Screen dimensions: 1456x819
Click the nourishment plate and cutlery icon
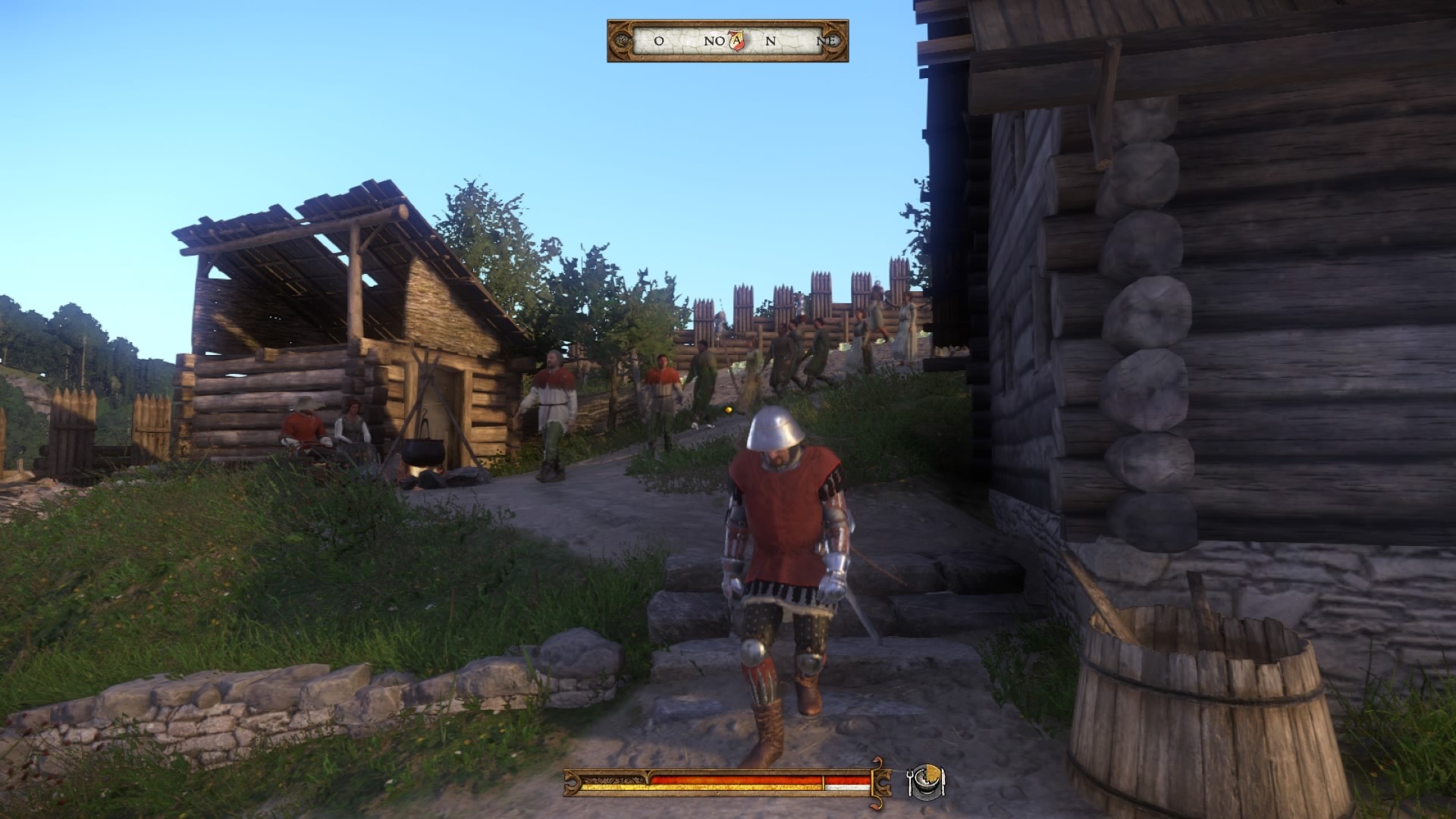pos(926,781)
